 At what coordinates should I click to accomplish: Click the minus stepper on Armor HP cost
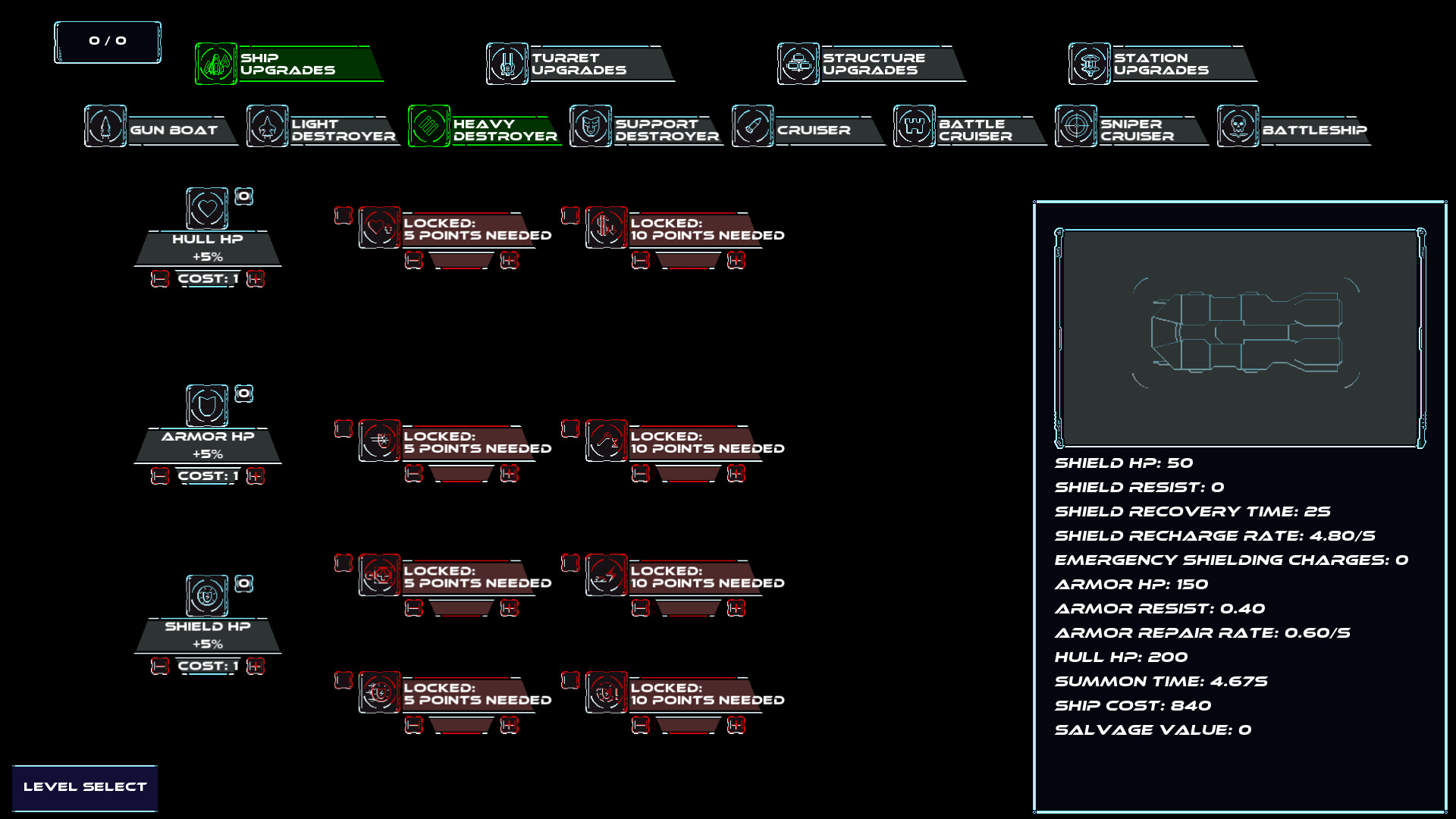159,475
